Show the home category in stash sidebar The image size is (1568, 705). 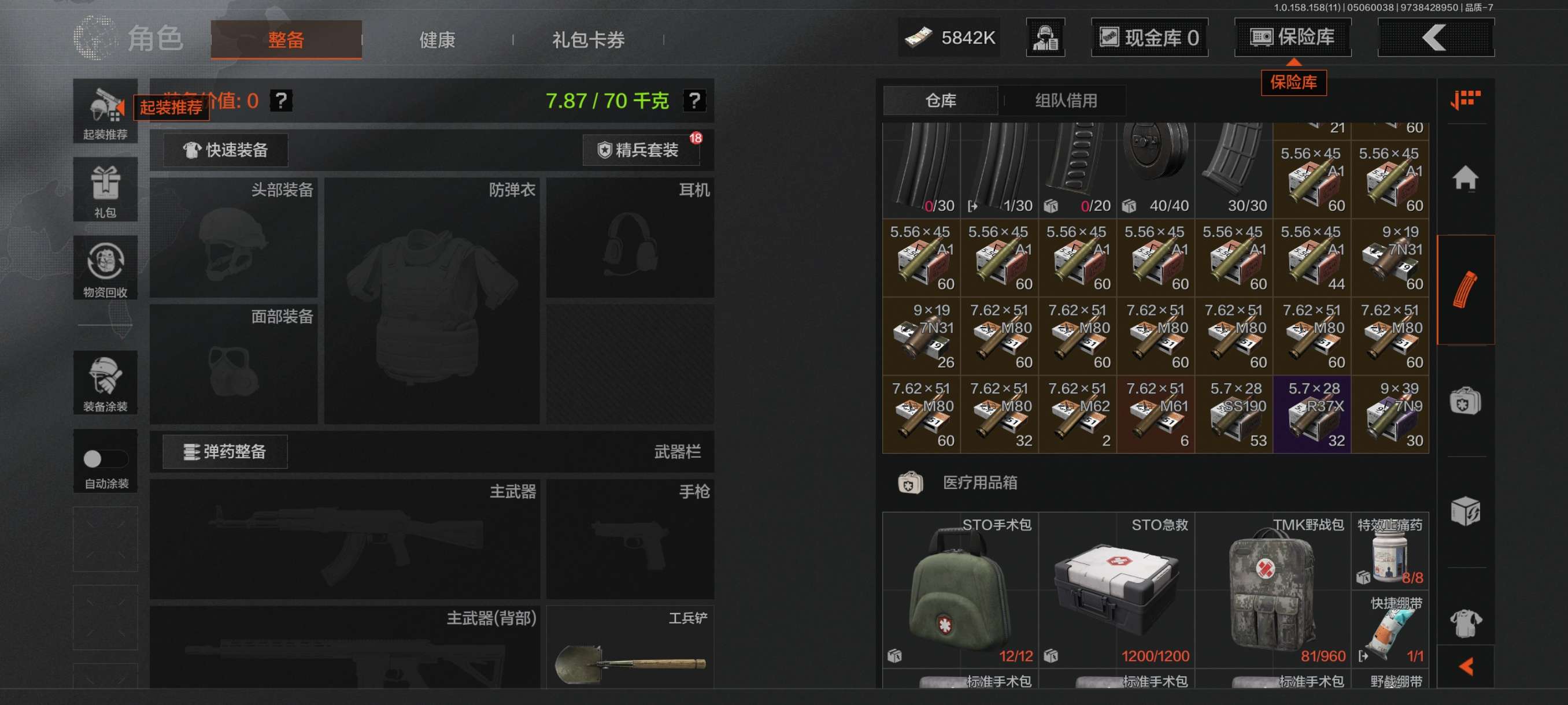point(1465,179)
